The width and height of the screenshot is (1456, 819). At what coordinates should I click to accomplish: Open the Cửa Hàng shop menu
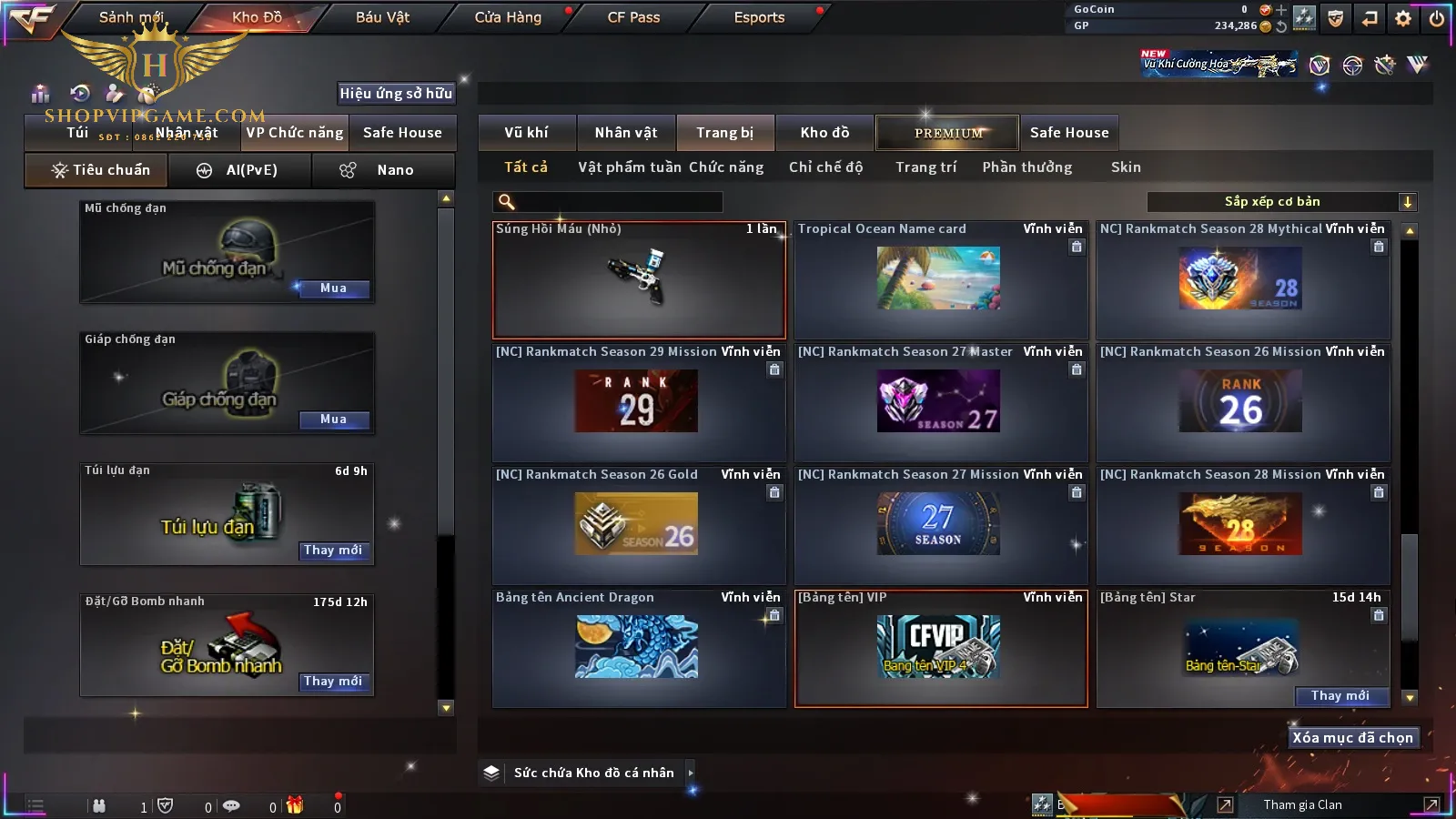(508, 17)
